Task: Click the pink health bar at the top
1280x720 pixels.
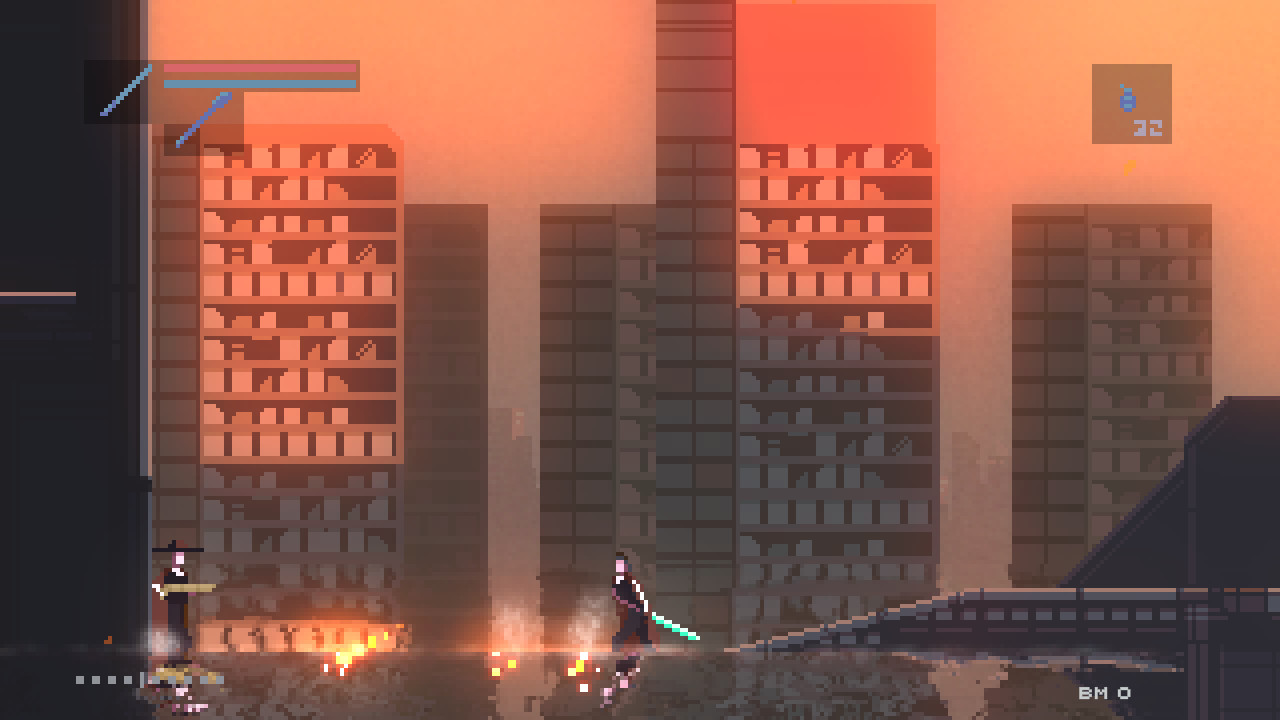Action: (x=258, y=68)
